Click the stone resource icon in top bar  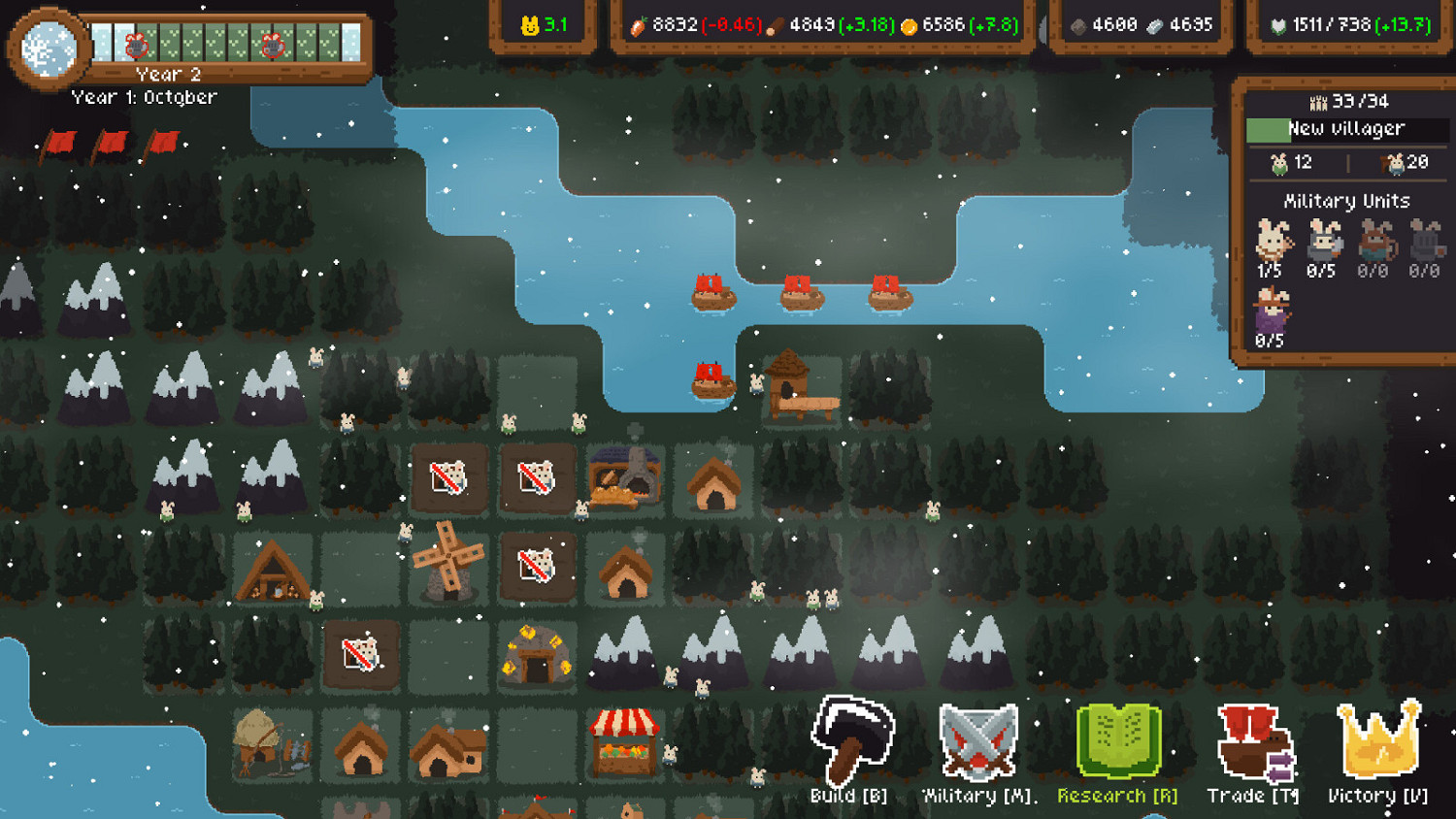click(1076, 26)
